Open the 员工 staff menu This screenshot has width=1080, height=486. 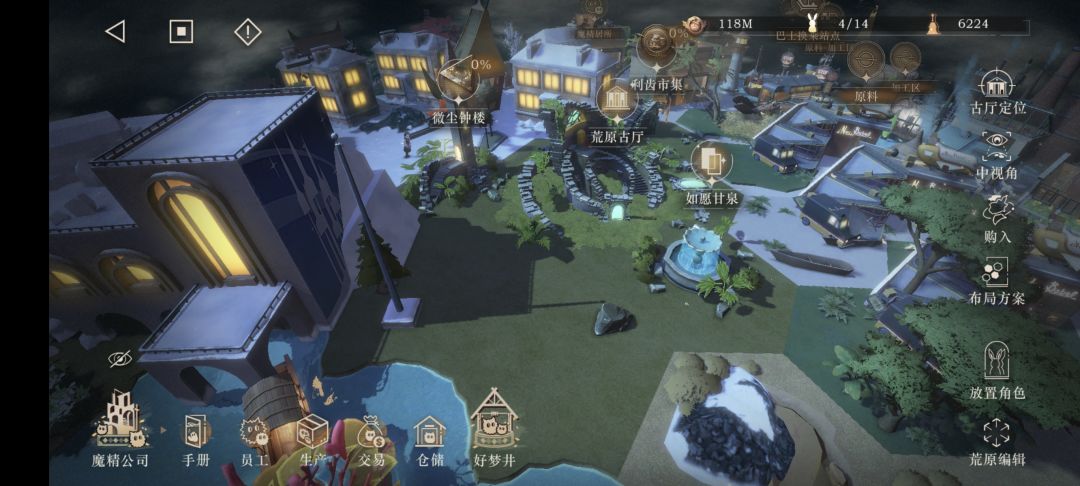click(255, 437)
